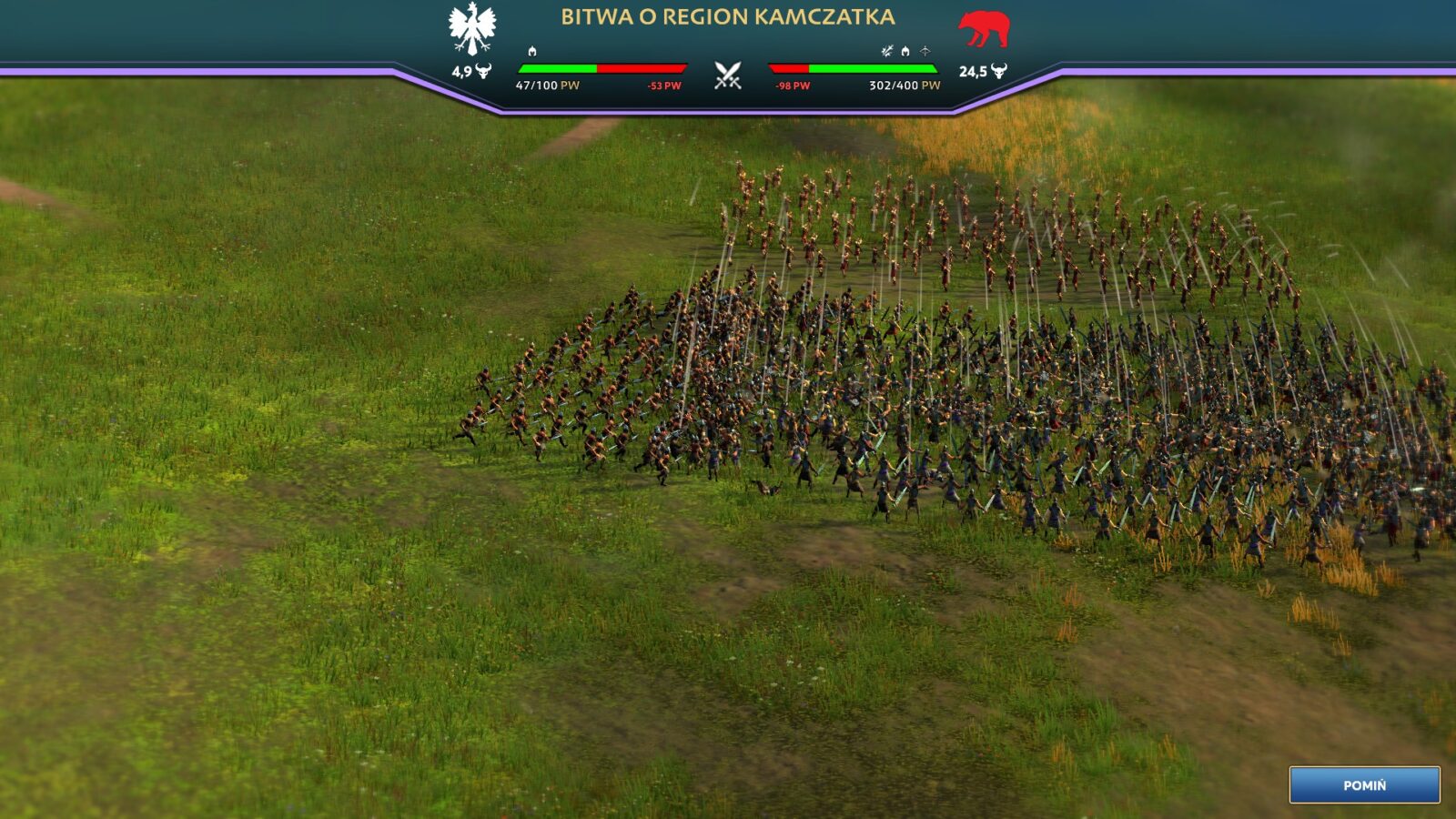Select the red bear empire emblem
The width and height of the screenshot is (1456, 819).
coord(984,29)
